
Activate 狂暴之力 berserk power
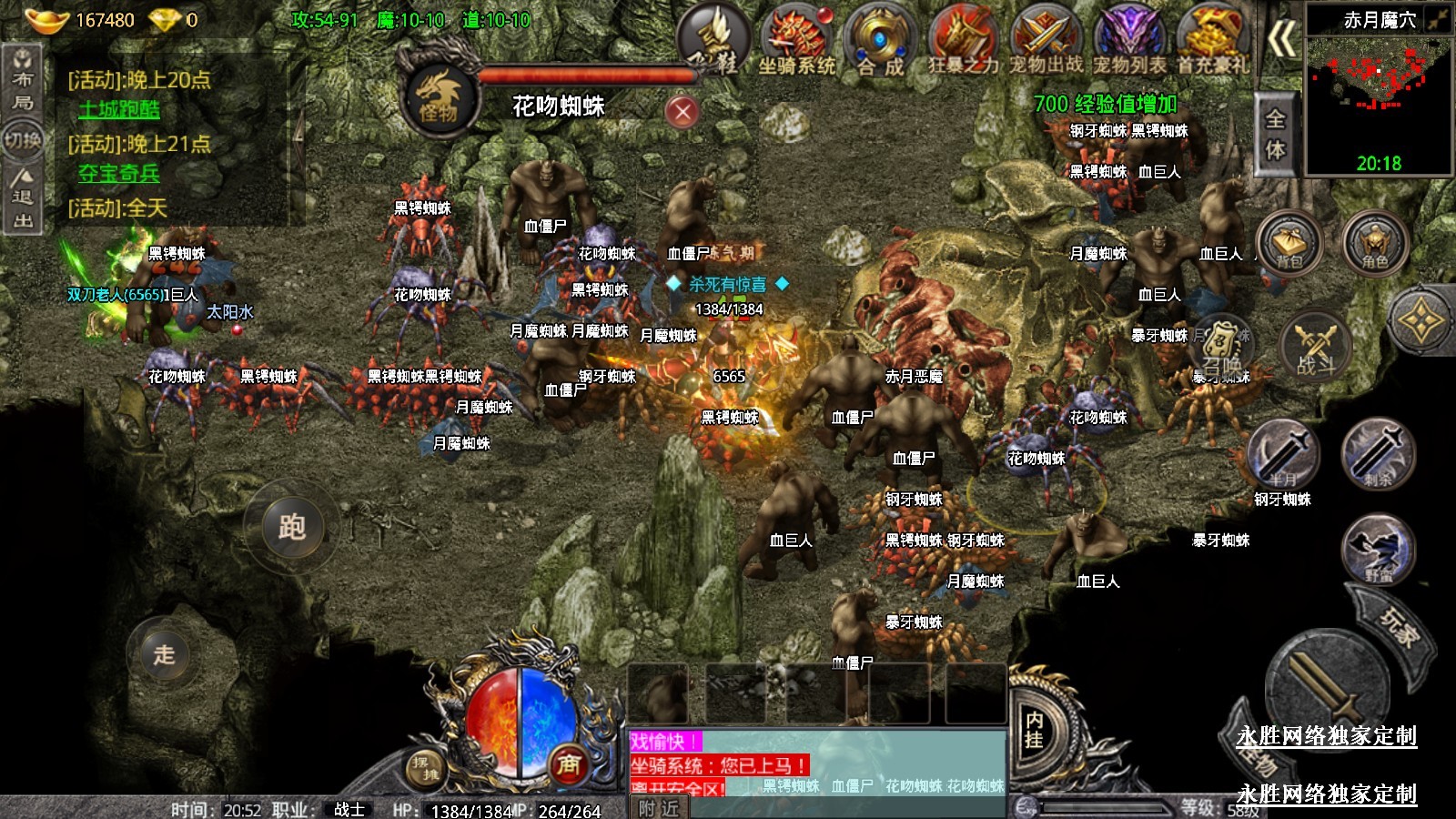[963, 41]
